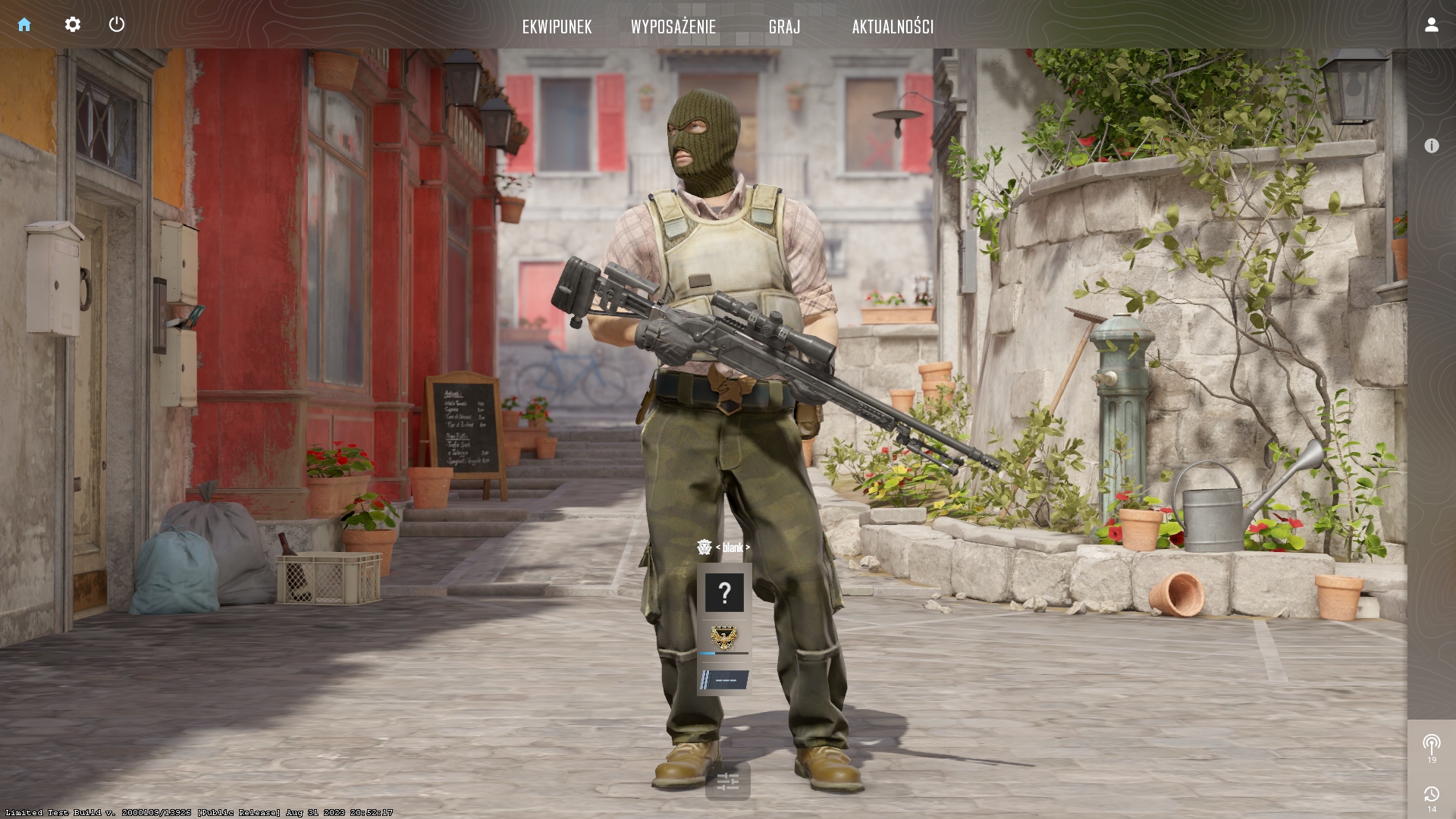The width and height of the screenshot is (1456, 819).
Task: Click the question mark avatar tile
Action: click(724, 592)
